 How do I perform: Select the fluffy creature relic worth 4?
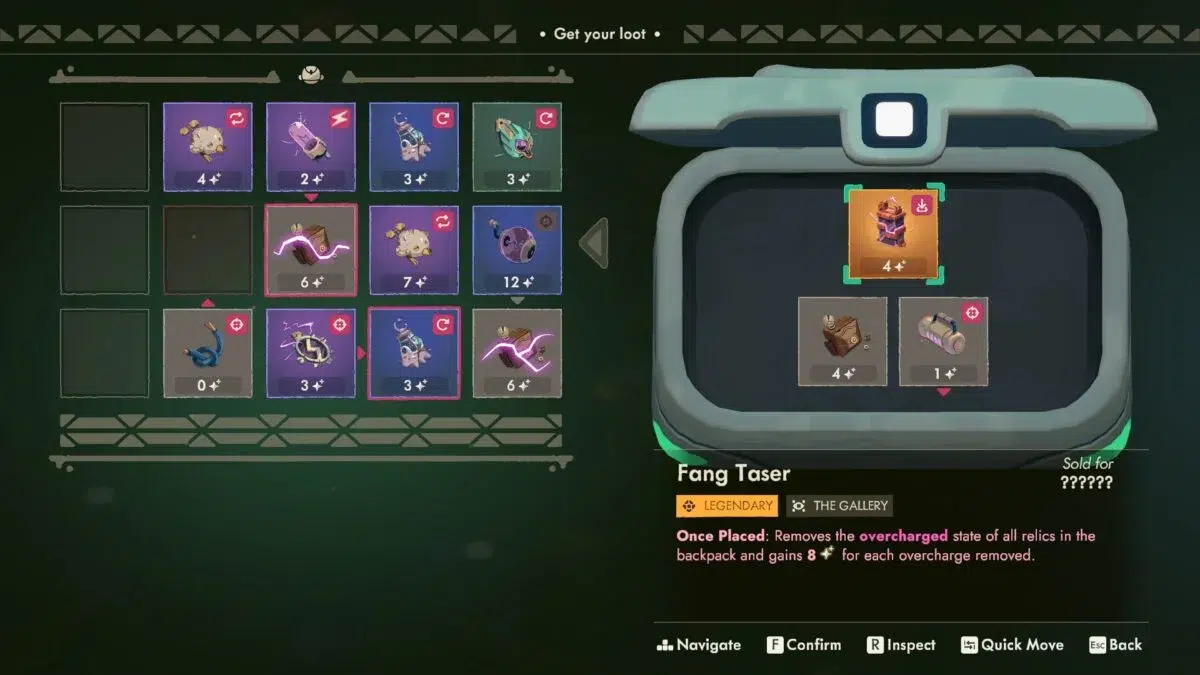click(x=208, y=146)
